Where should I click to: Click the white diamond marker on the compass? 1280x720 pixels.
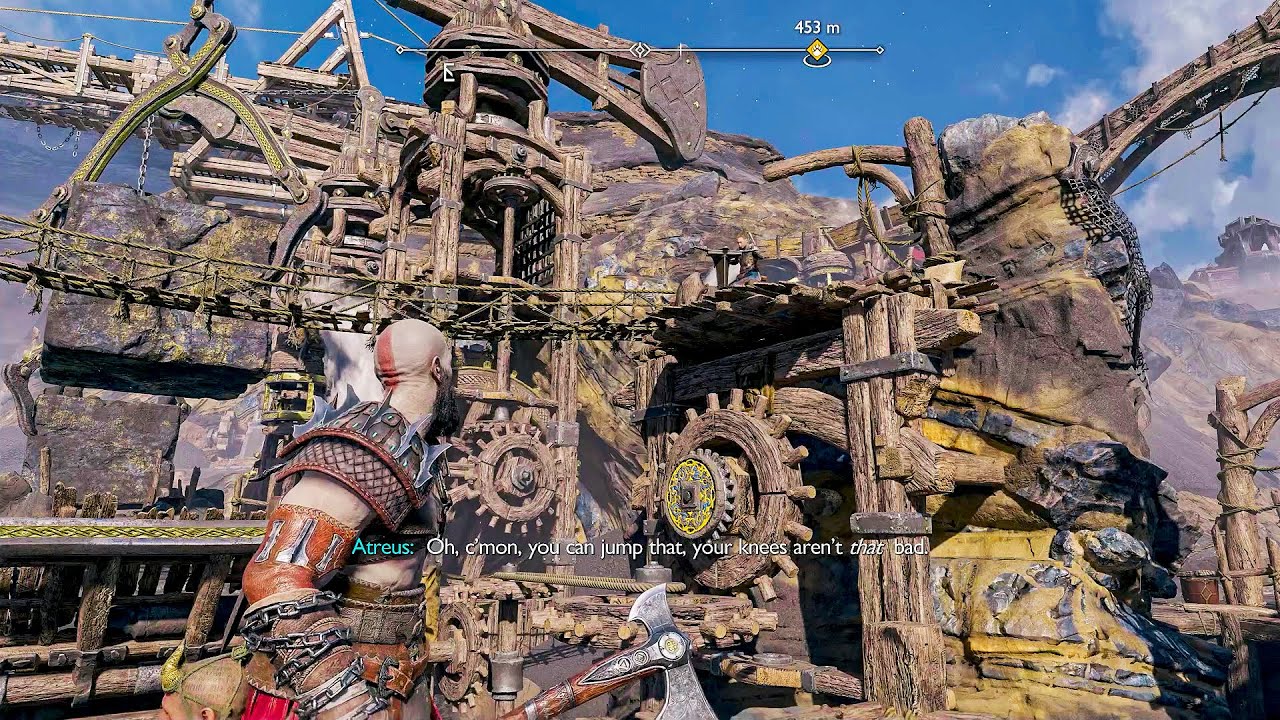(x=641, y=49)
